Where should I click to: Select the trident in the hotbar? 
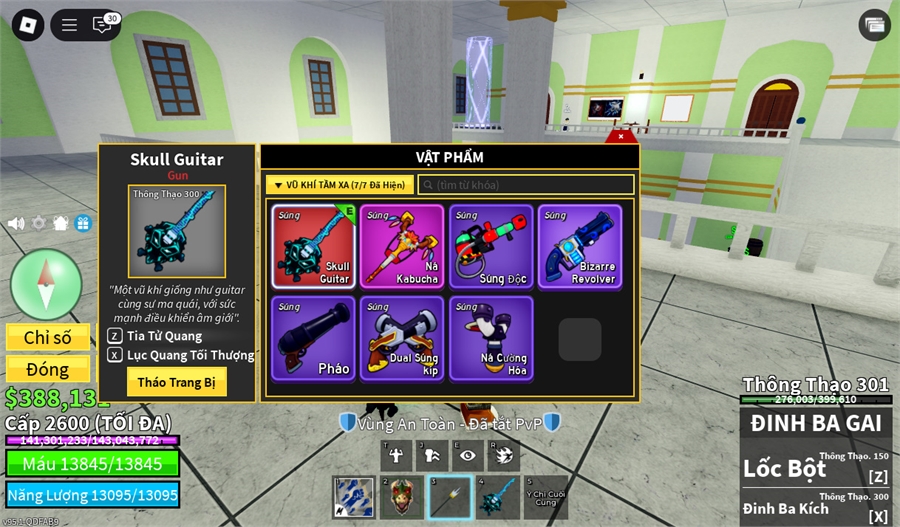[450, 497]
